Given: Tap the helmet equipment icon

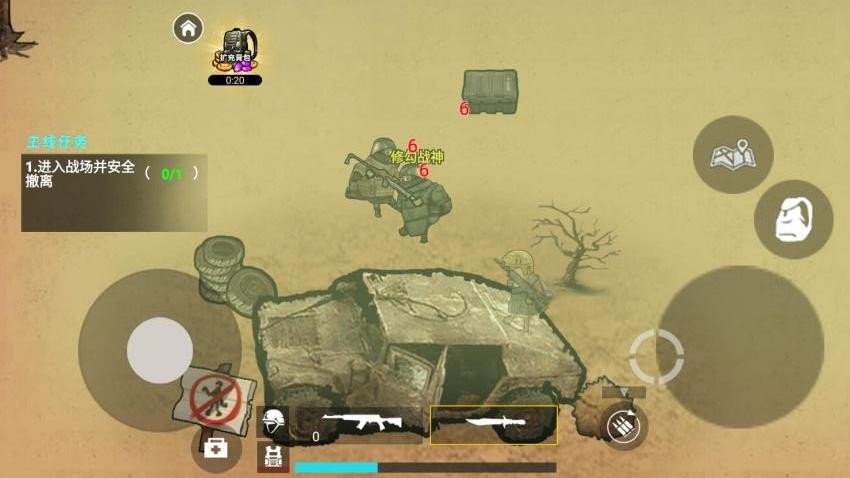Looking at the screenshot, I should pos(273,421).
